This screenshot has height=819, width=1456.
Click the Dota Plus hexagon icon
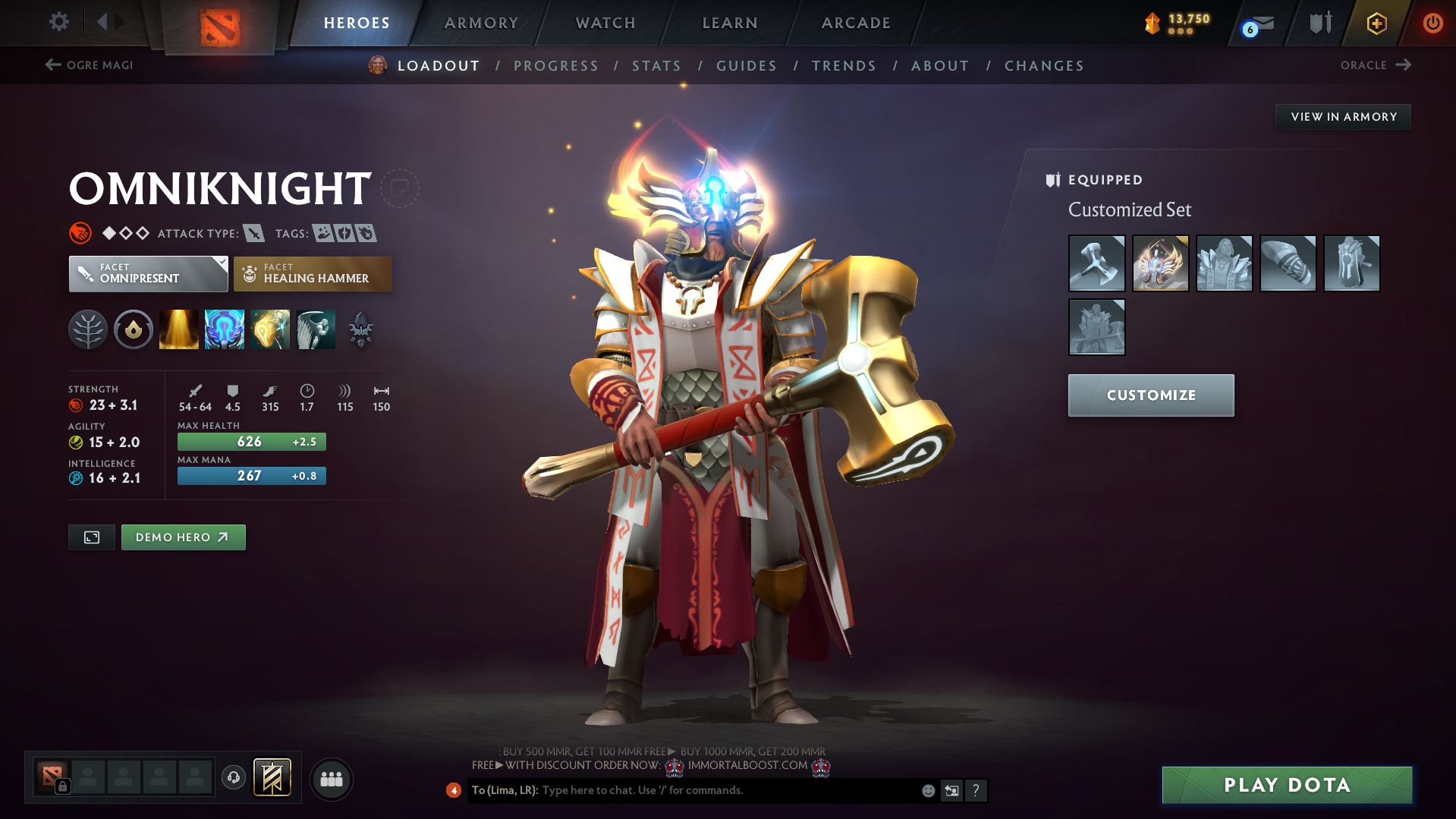point(1375,23)
